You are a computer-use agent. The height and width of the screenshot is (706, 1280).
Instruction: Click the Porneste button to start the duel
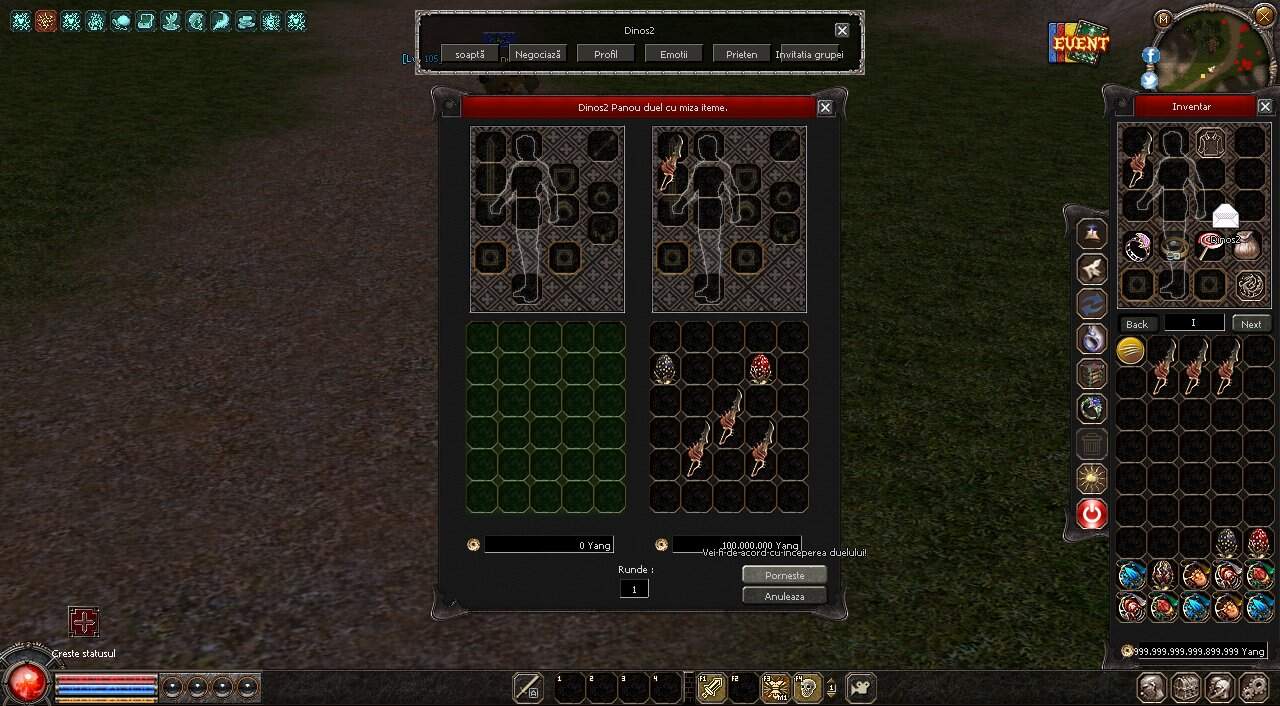tap(784, 575)
